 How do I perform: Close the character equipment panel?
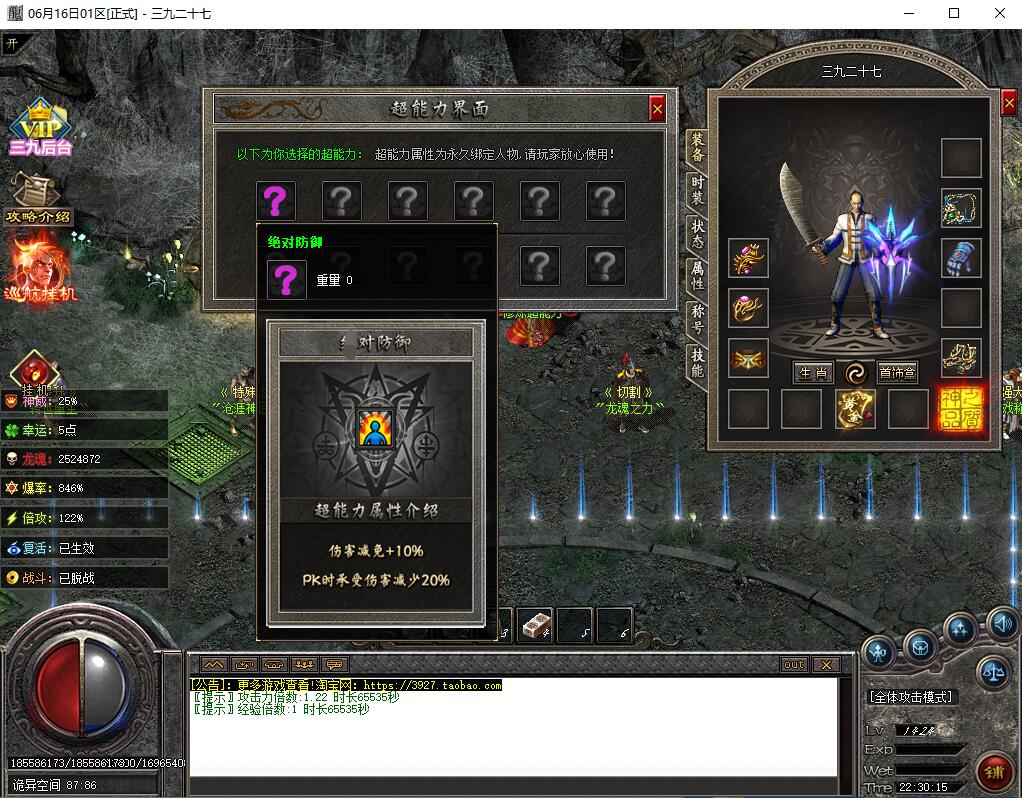1008,106
